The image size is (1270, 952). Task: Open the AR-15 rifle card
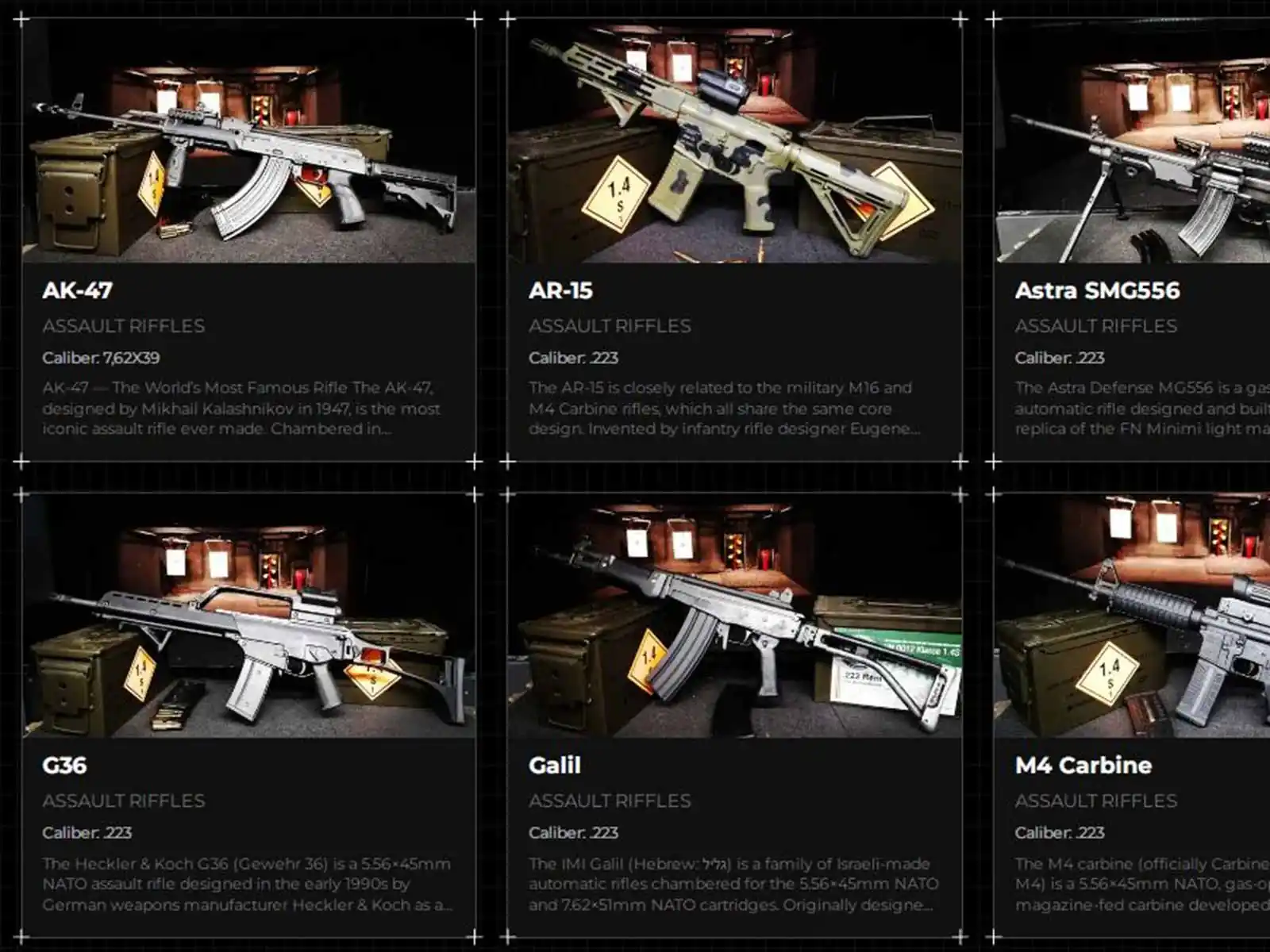(x=734, y=357)
